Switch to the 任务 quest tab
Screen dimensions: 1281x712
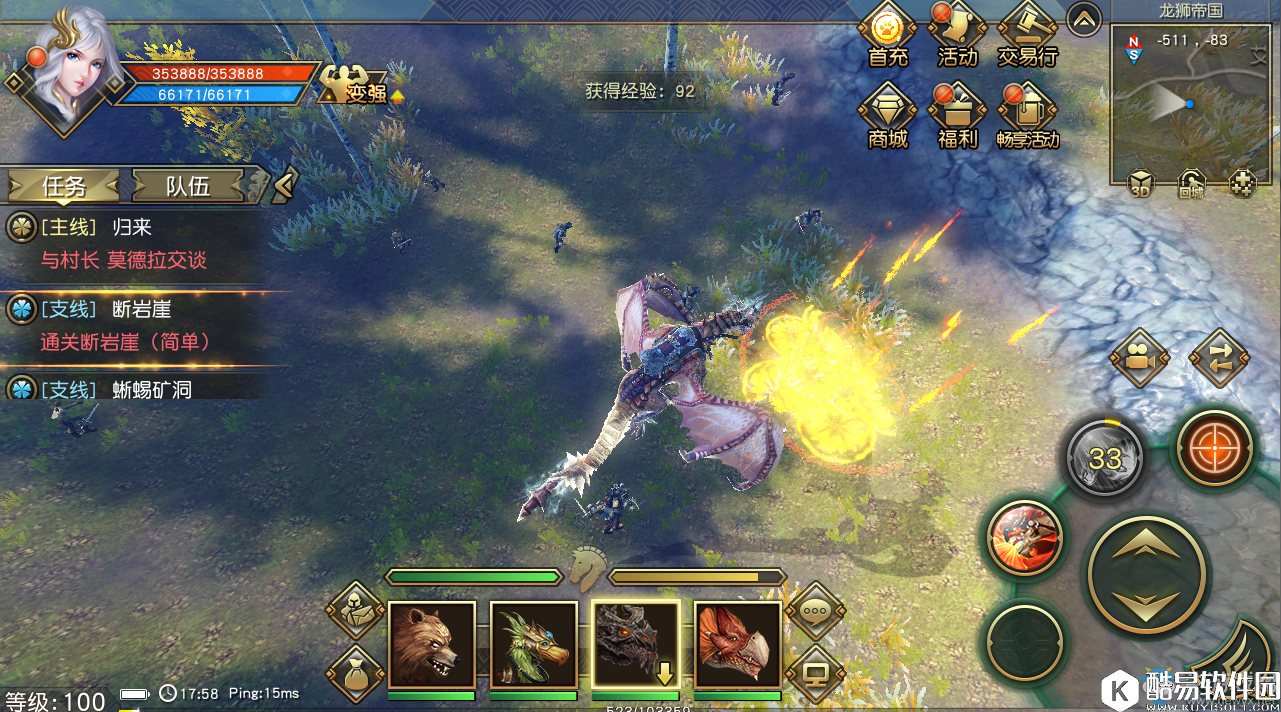coord(64,185)
